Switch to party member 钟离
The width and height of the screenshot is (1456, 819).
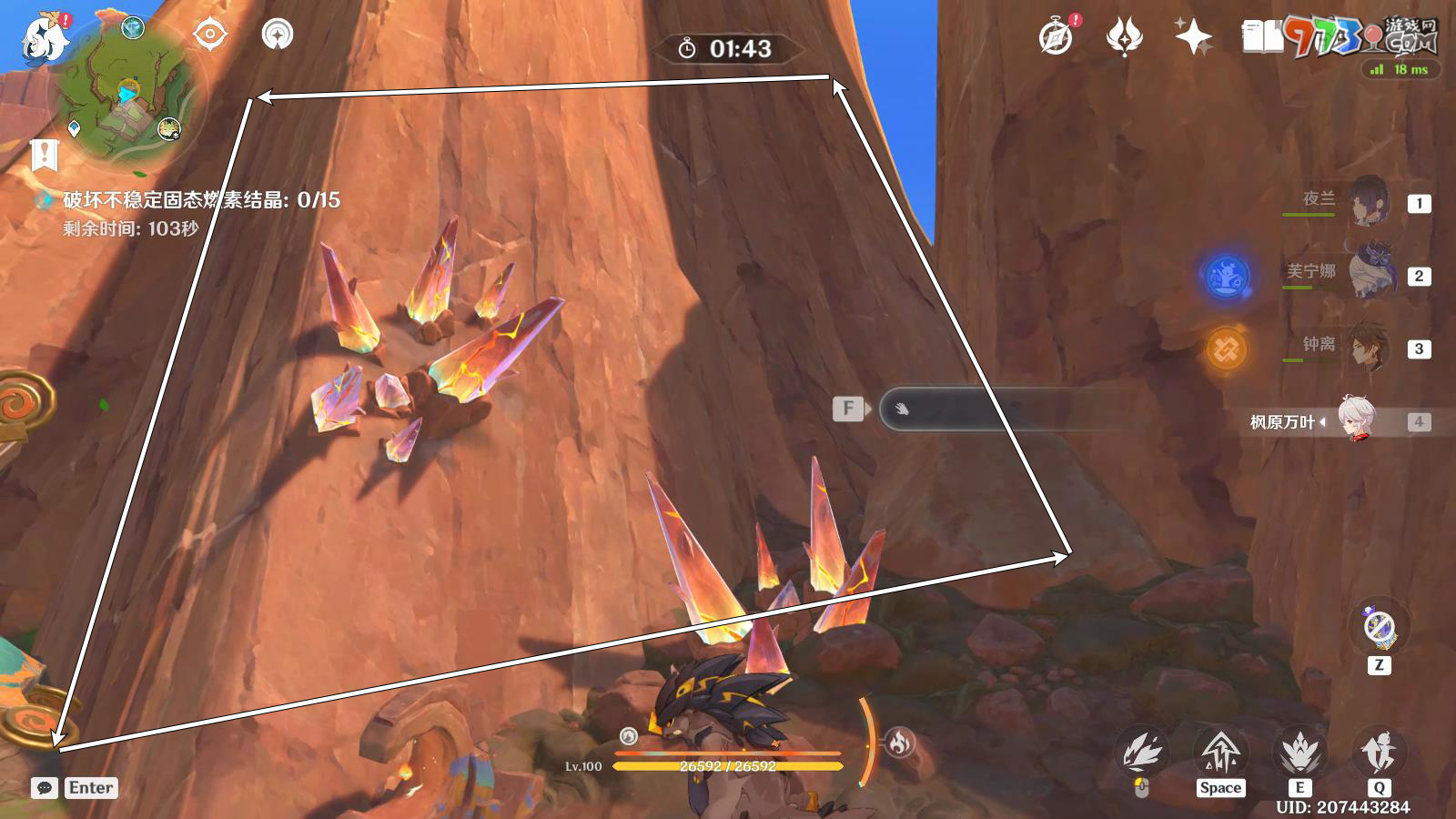point(1367,347)
